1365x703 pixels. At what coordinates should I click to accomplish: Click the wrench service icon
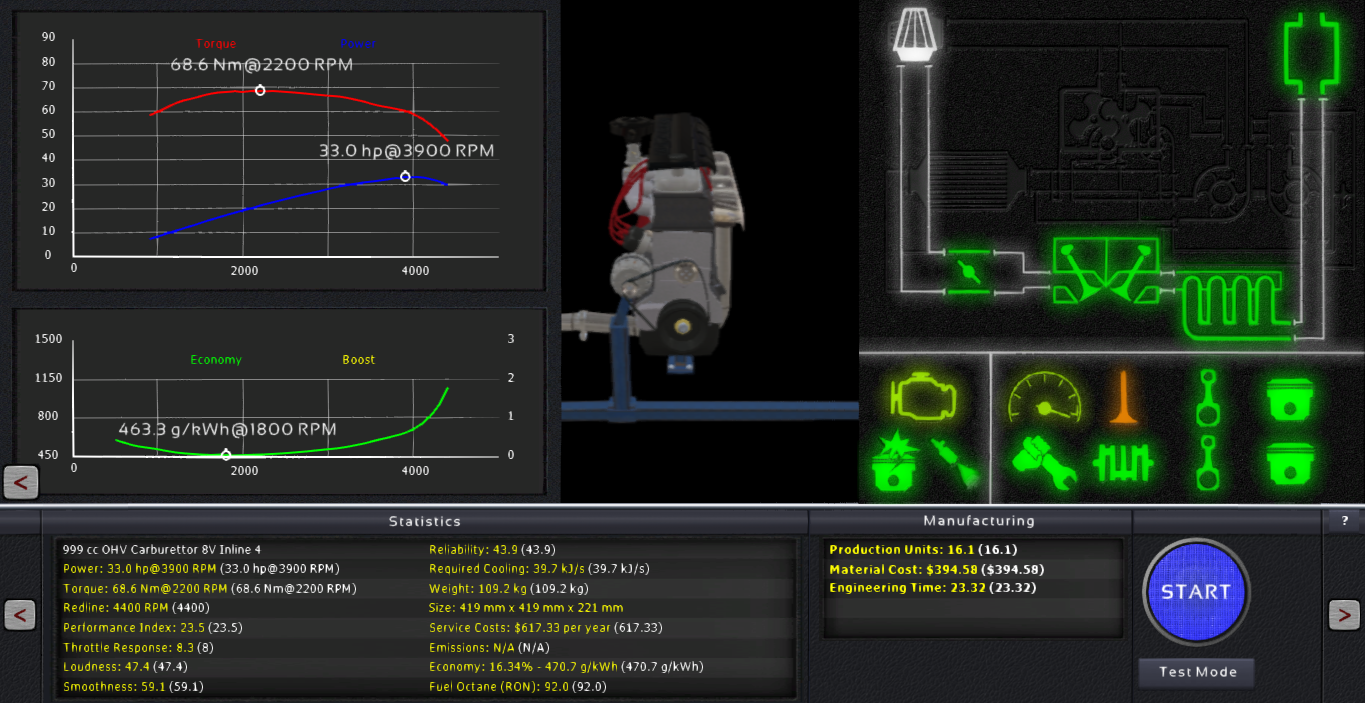(x=1044, y=463)
